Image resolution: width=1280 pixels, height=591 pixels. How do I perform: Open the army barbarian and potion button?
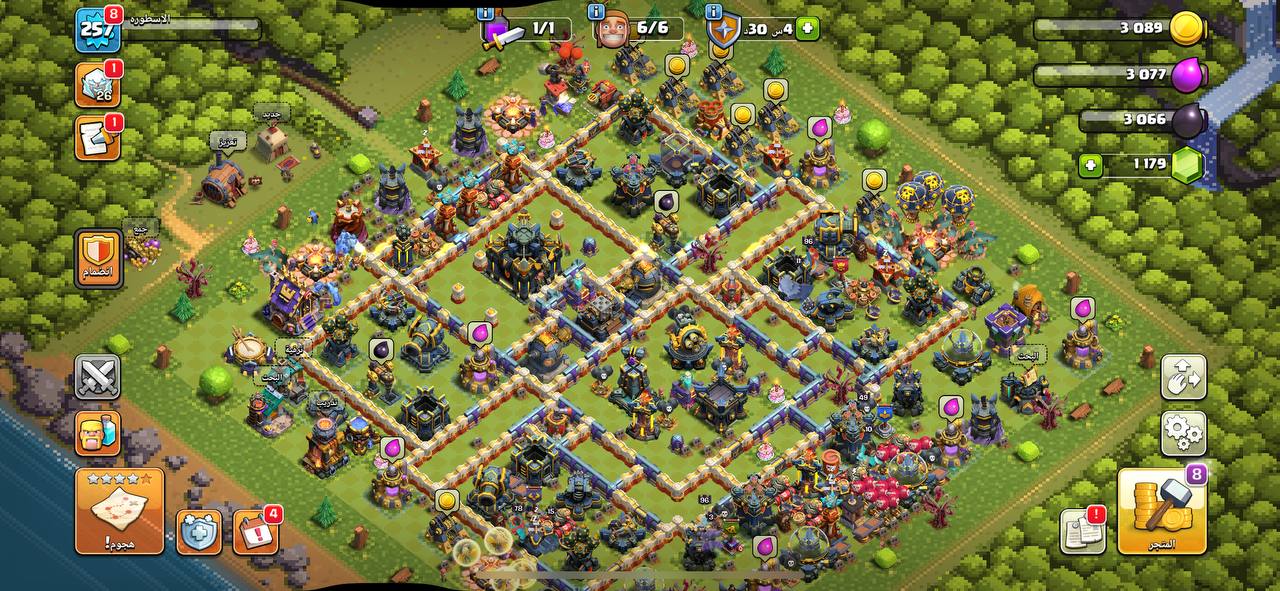tap(97, 432)
